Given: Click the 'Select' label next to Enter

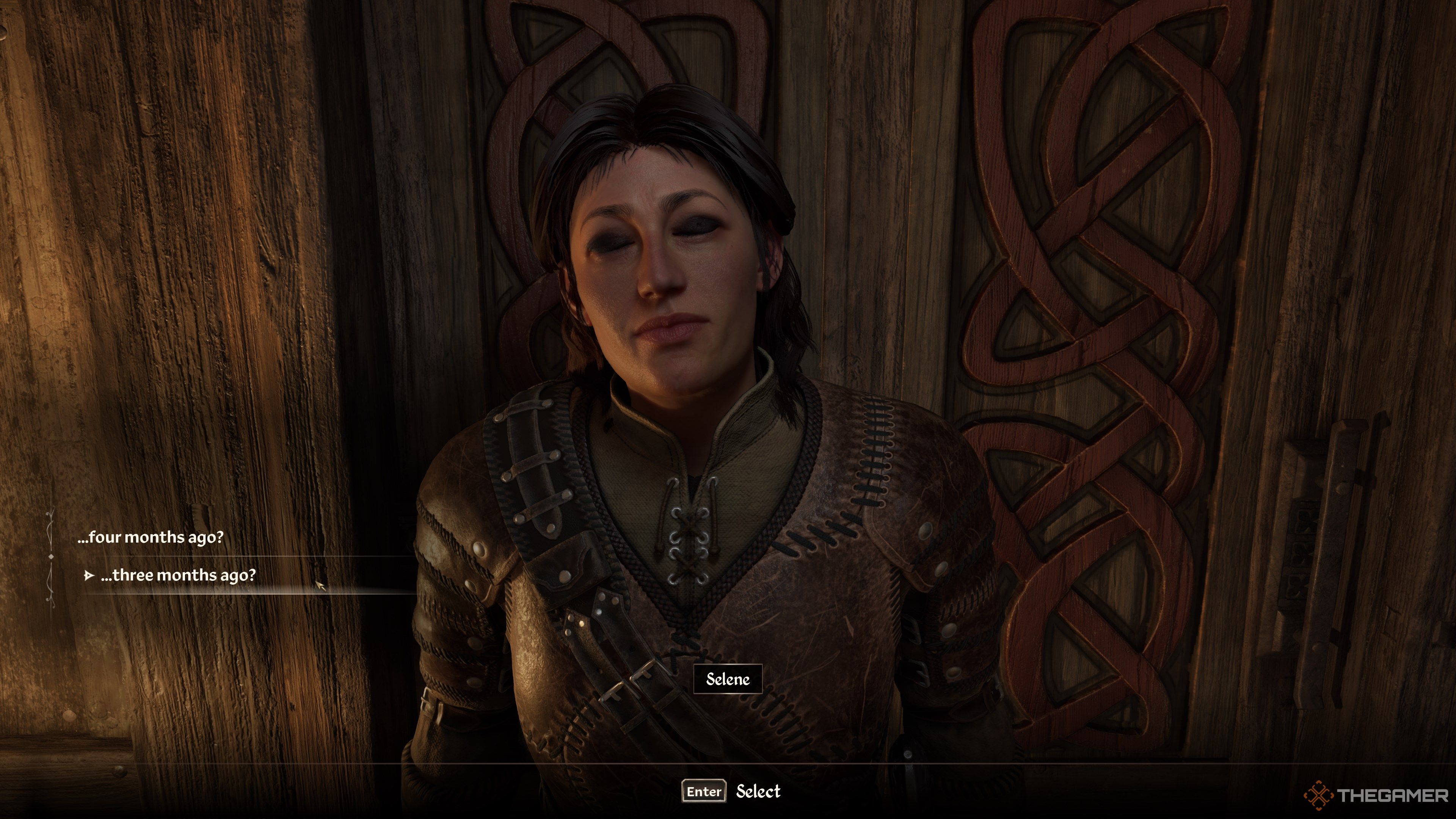Looking at the screenshot, I should (760, 792).
